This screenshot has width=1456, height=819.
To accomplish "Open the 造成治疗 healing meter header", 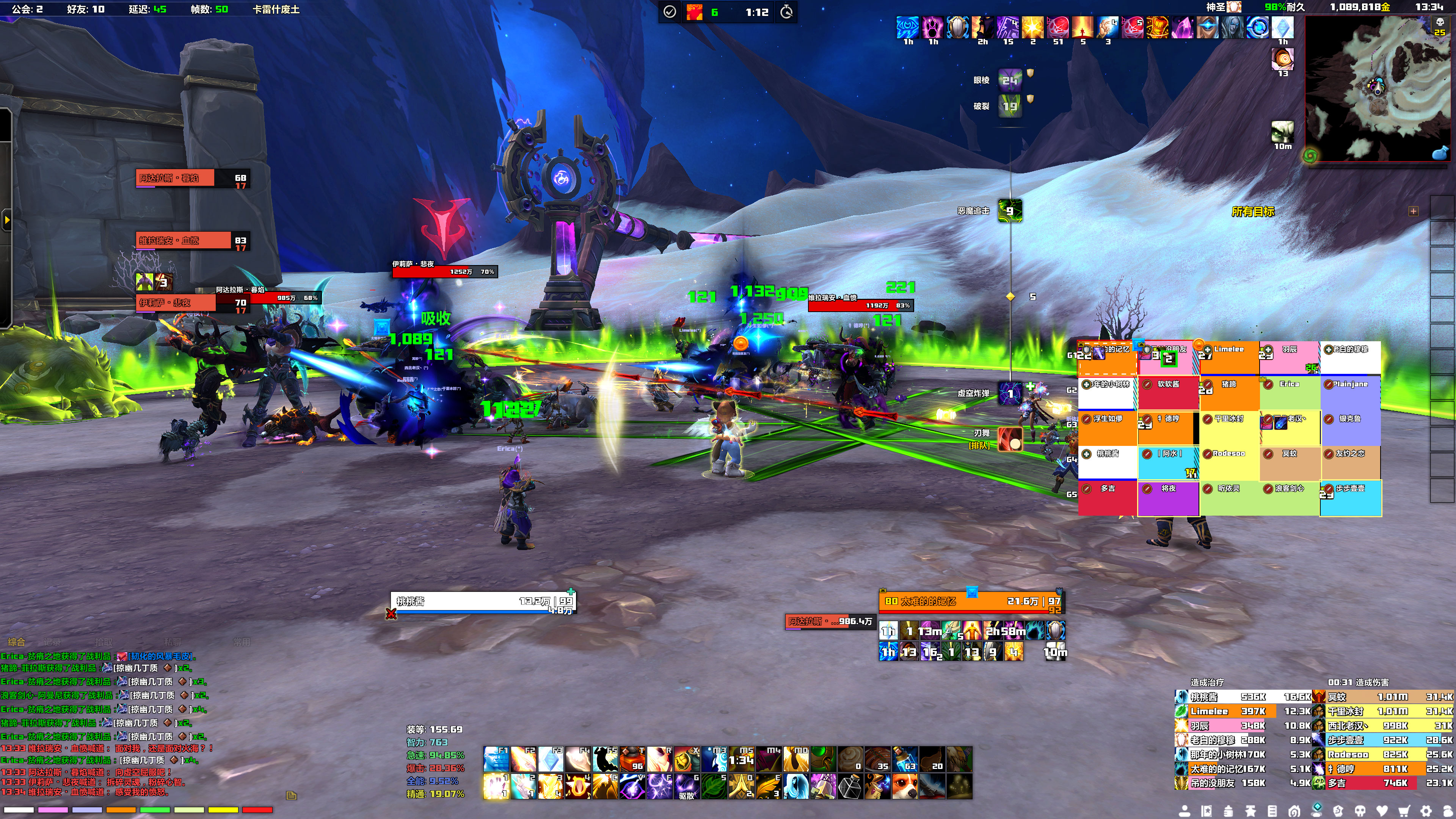I will (x=1207, y=682).
